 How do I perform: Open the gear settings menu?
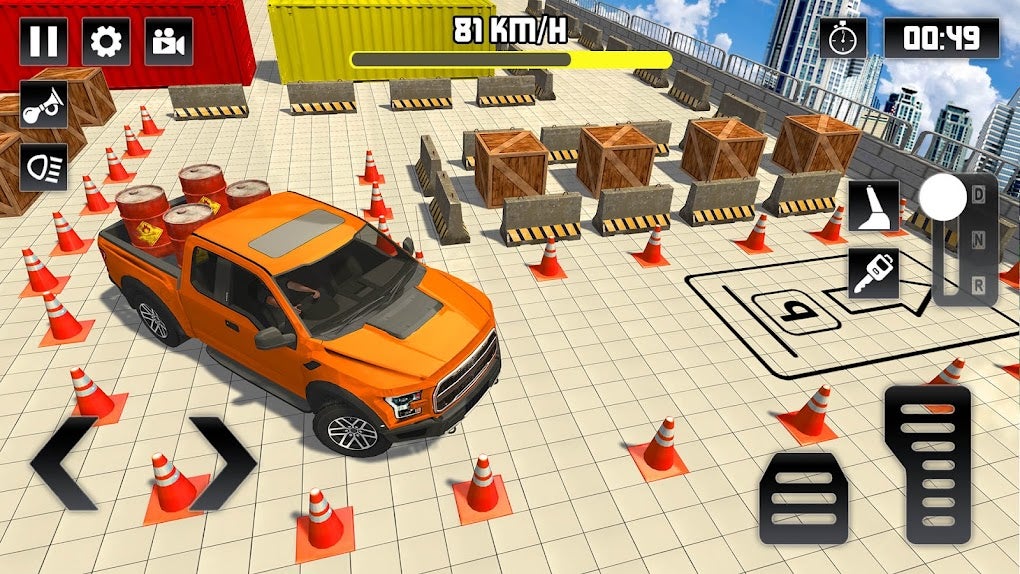click(106, 42)
